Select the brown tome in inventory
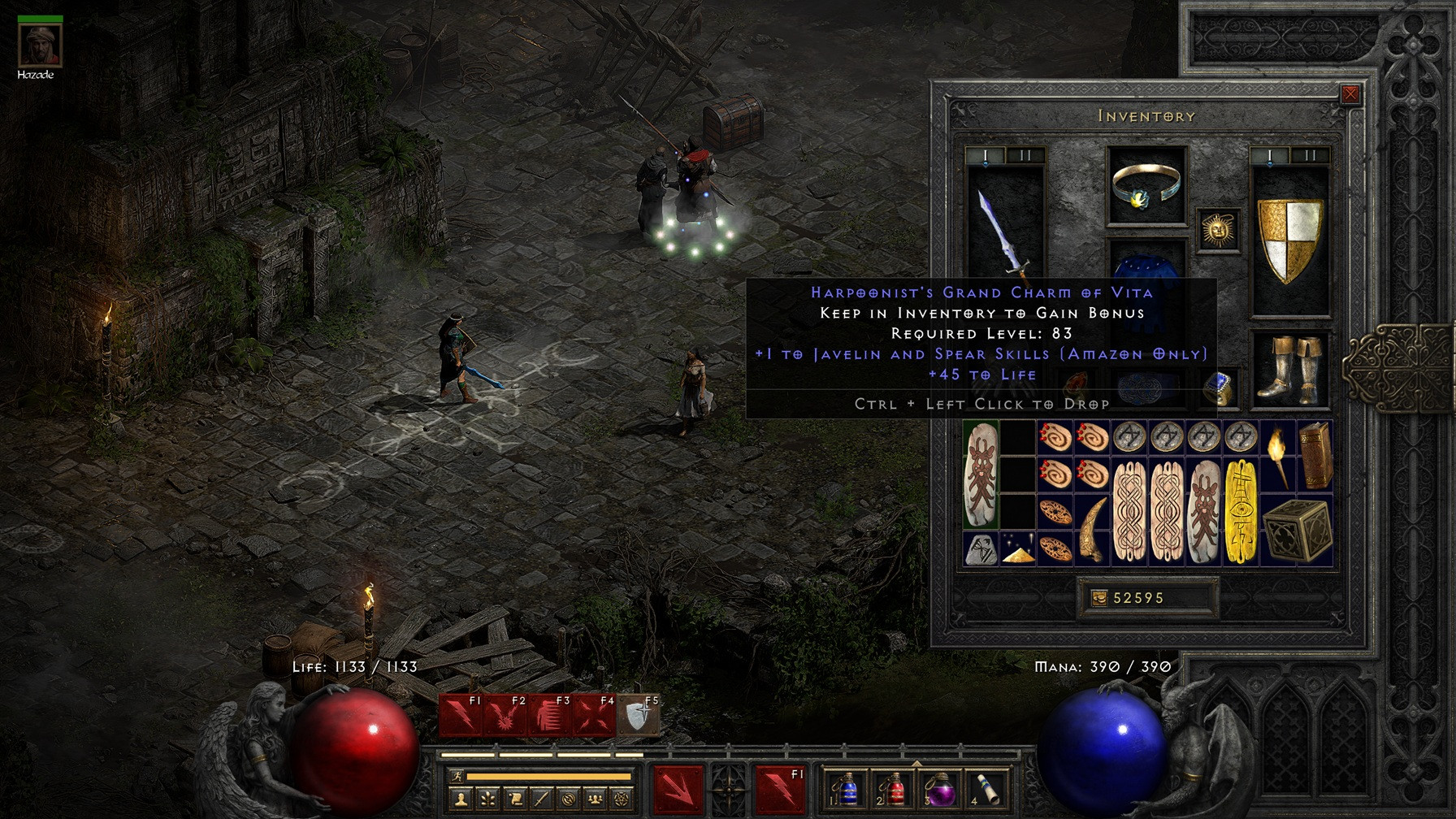This screenshot has height=819, width=1456. (x=1315, y=456)
